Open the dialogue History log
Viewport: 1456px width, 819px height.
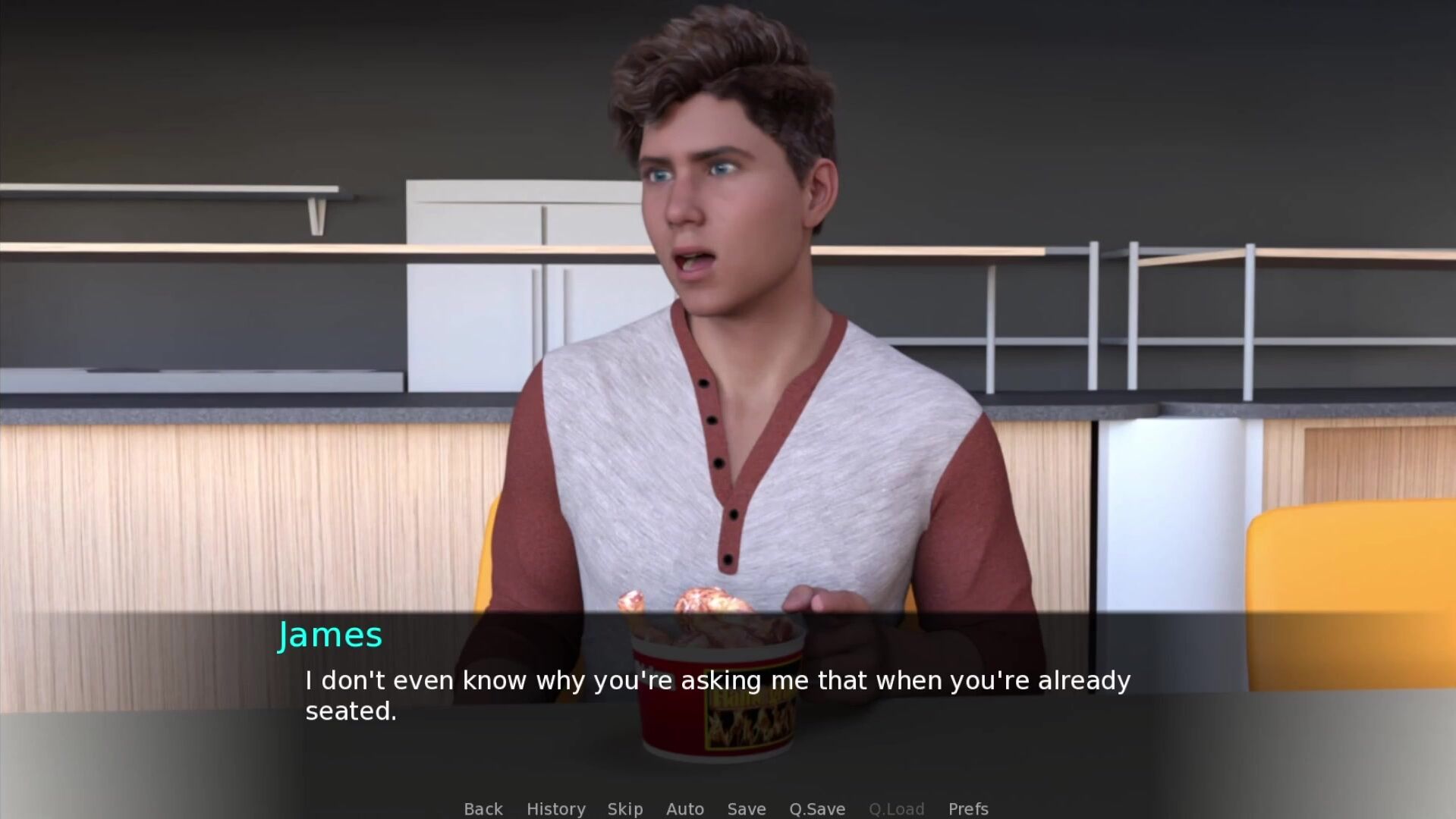555,808
